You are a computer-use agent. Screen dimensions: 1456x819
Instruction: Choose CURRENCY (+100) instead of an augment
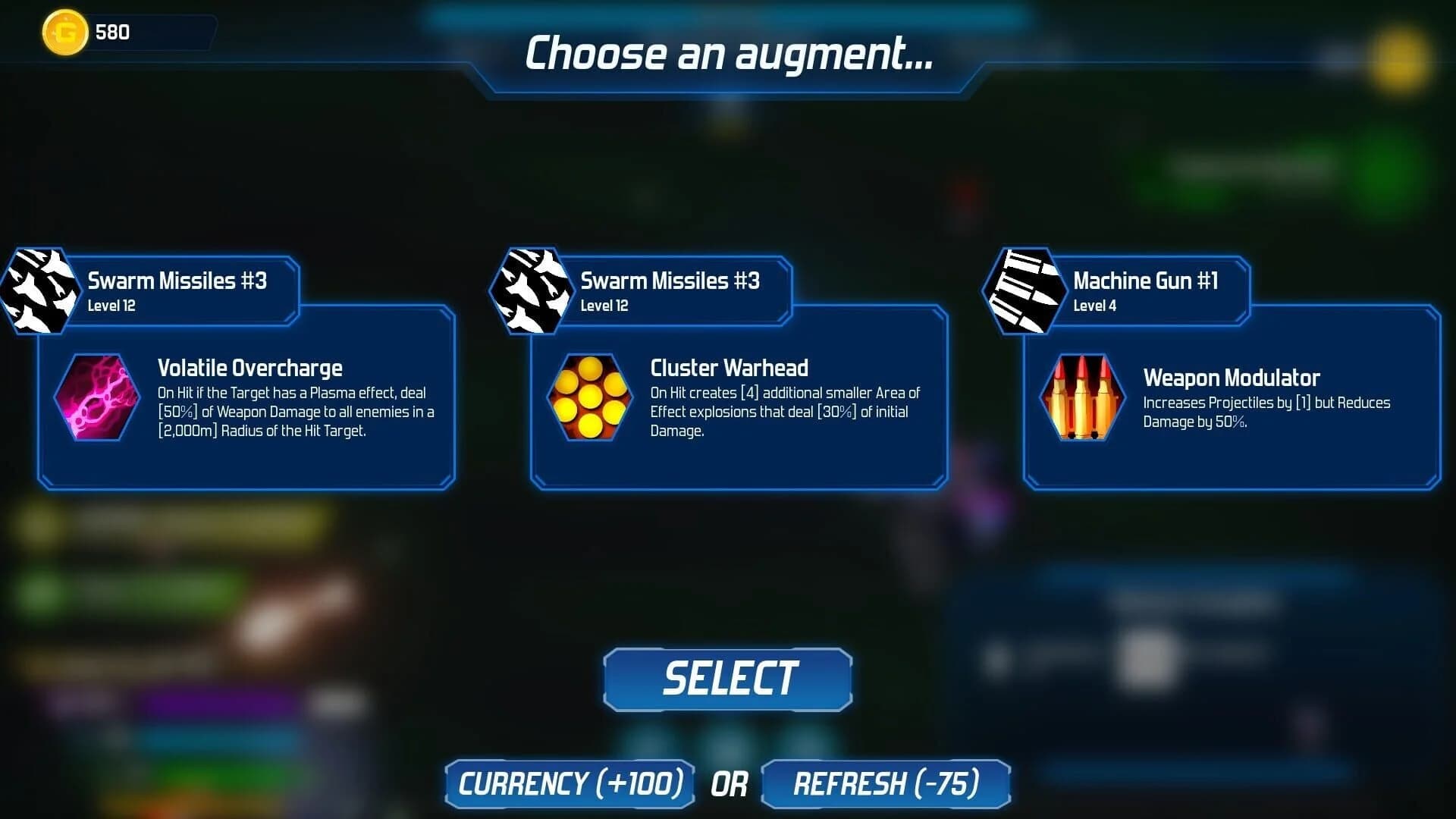570,784
